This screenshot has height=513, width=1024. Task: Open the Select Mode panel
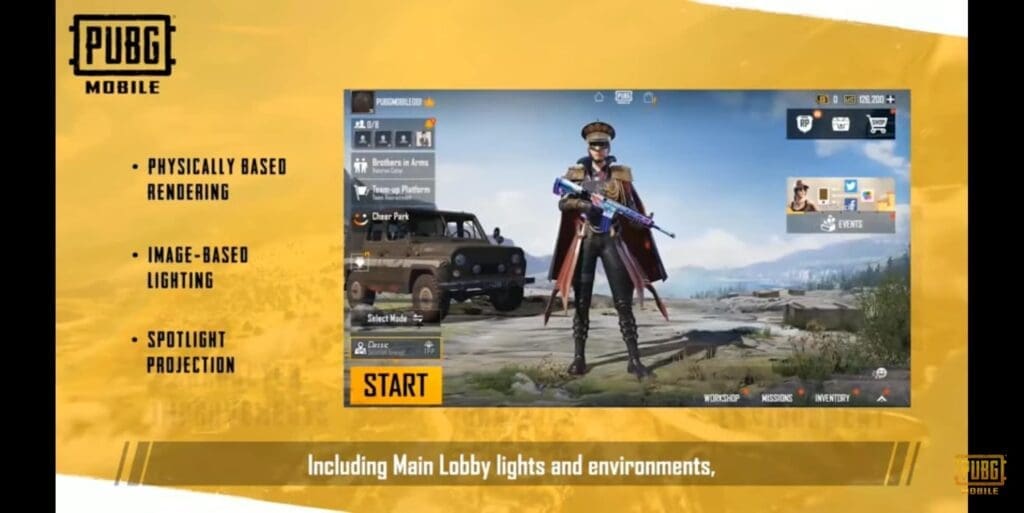coord(395,318)
